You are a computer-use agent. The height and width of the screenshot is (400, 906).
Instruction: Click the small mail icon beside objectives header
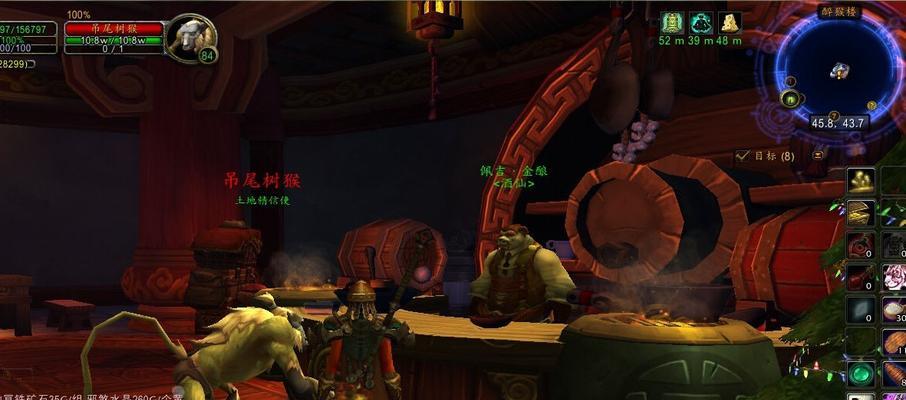(x=818, y=155)
